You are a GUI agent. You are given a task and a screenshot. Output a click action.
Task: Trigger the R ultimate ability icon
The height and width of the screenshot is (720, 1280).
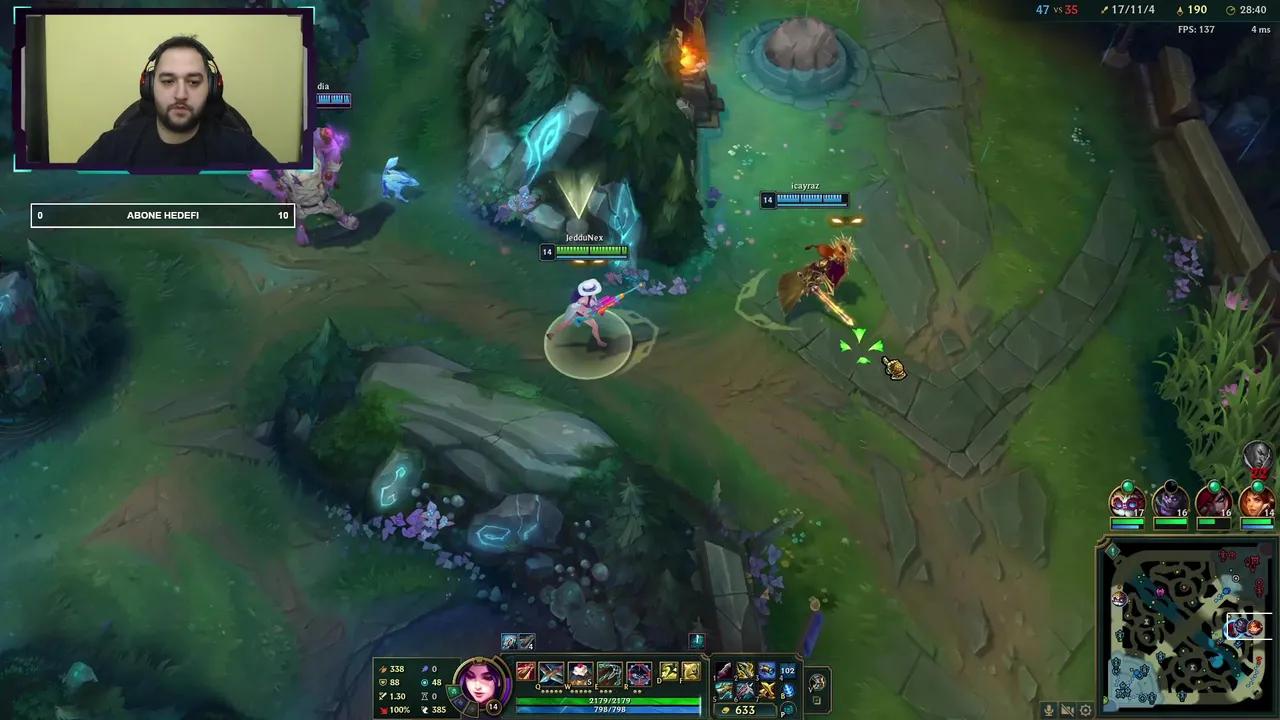click(638, 672)
